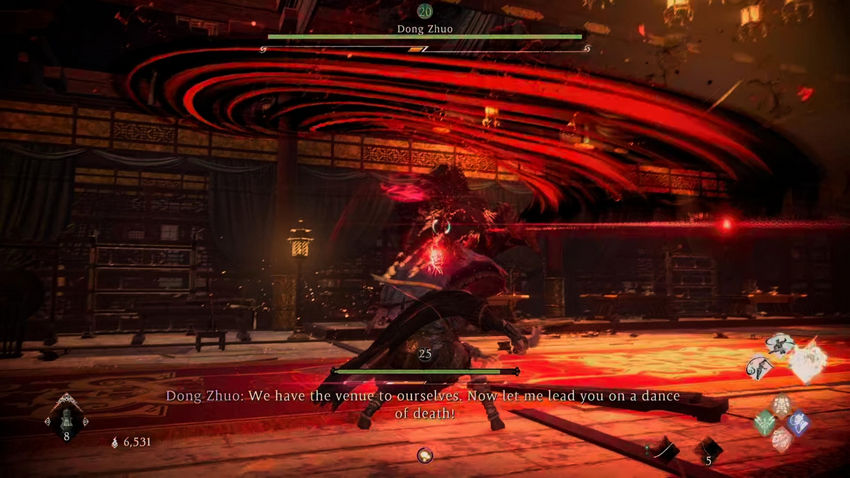
Task: Select the ranged weapon slot showing 5 ammo
Action: (707, 448)
